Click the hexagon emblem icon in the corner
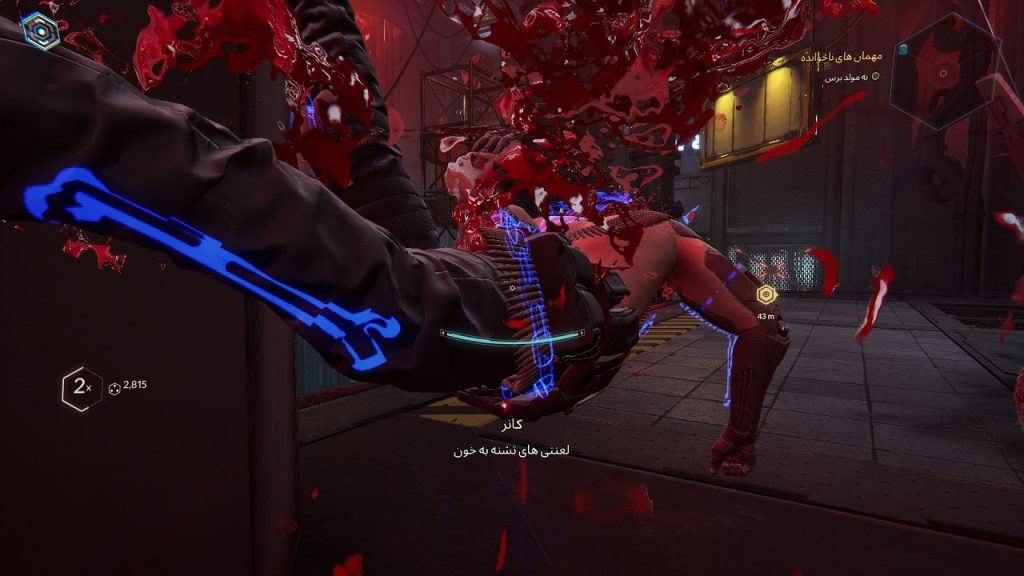The width and height of the screenshot is (1024, 576). click(41, 31)
